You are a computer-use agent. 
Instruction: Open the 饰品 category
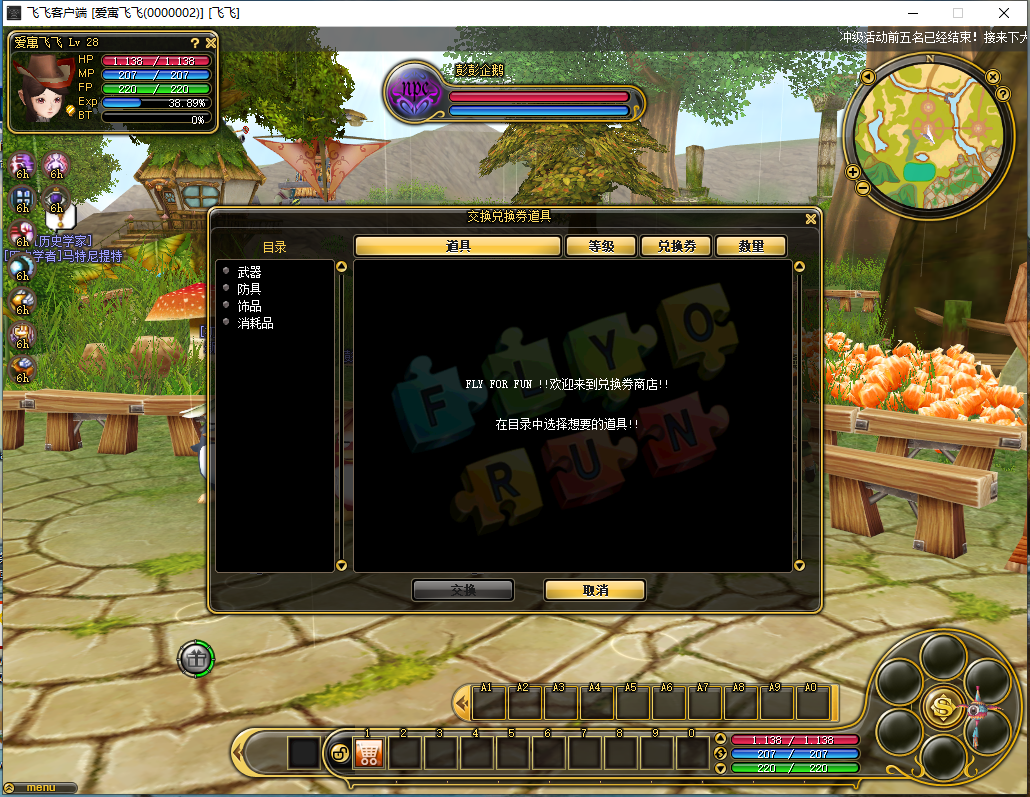(249, 306)
